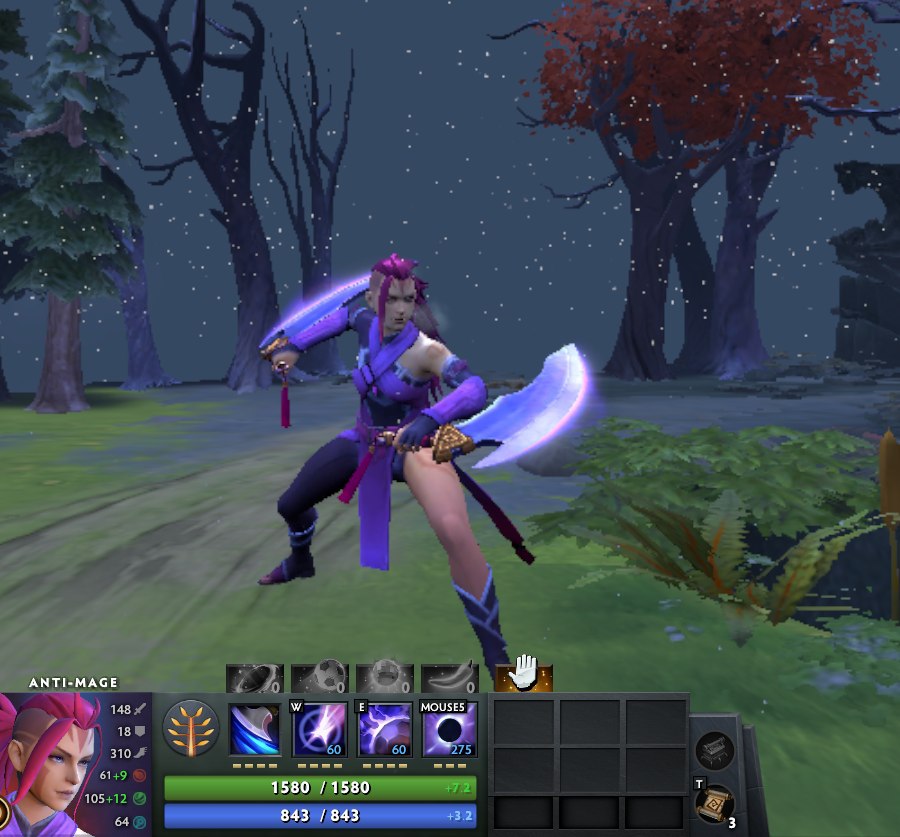Select the Mana Break ability icon

coord(254,729)
